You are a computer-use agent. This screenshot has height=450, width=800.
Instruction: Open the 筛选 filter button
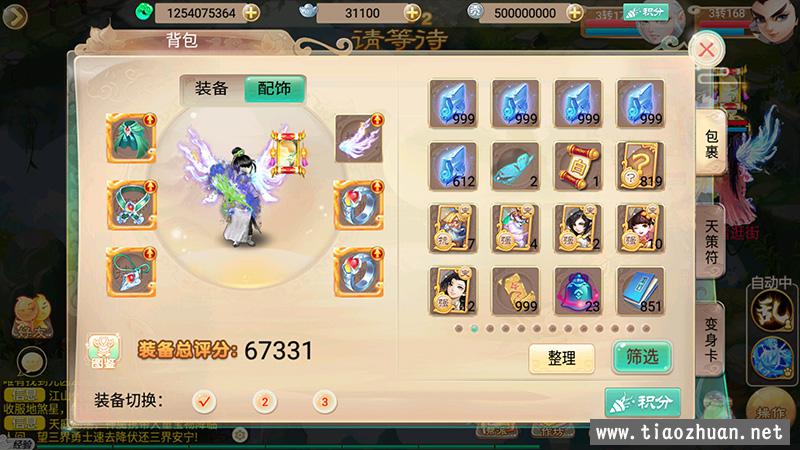(x=641, y=357)
